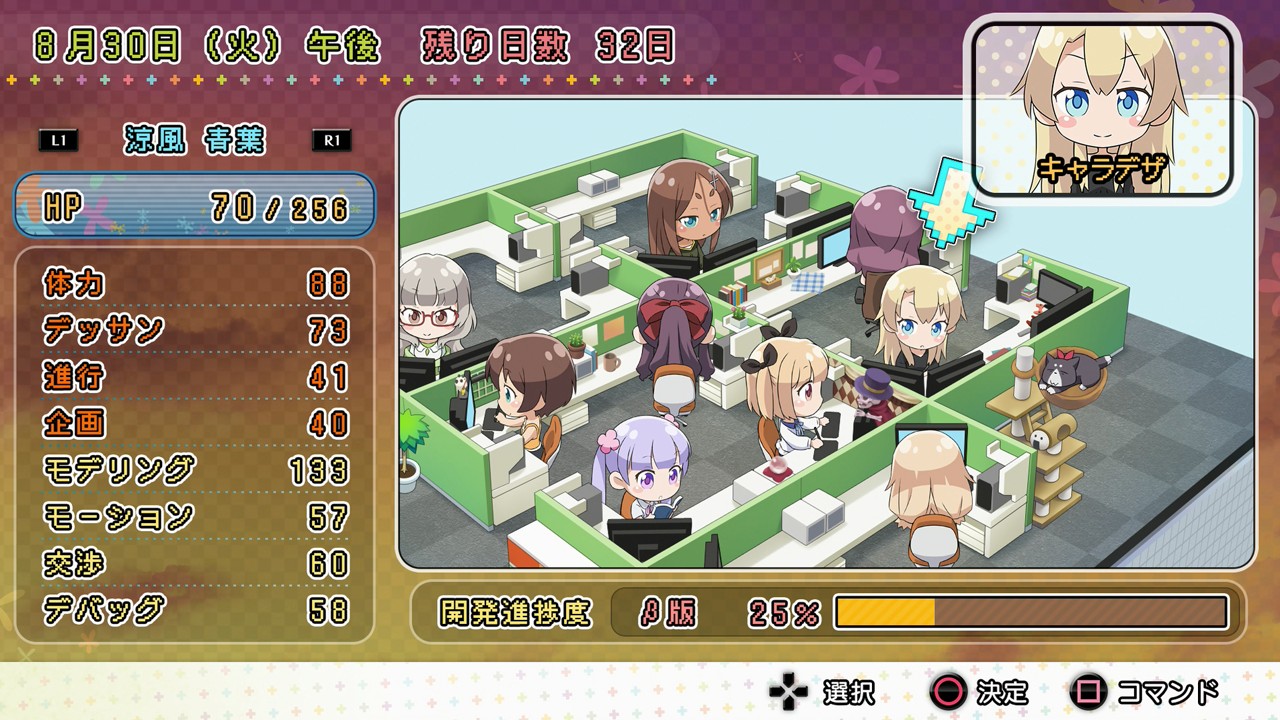Click the character name 涼風 青葉
Screen dimensions: 1280x720
(x=196, y=140)
